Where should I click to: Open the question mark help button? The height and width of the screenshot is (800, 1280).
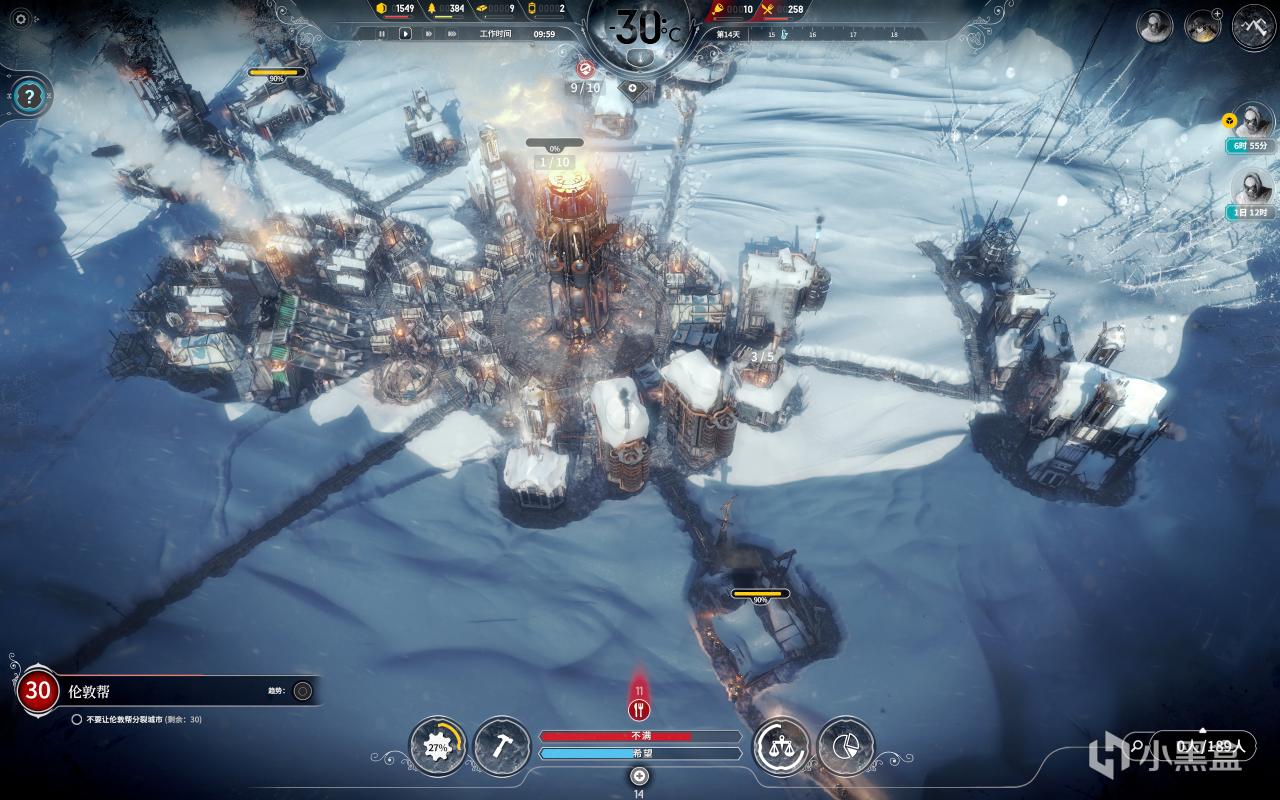point(30,97)
